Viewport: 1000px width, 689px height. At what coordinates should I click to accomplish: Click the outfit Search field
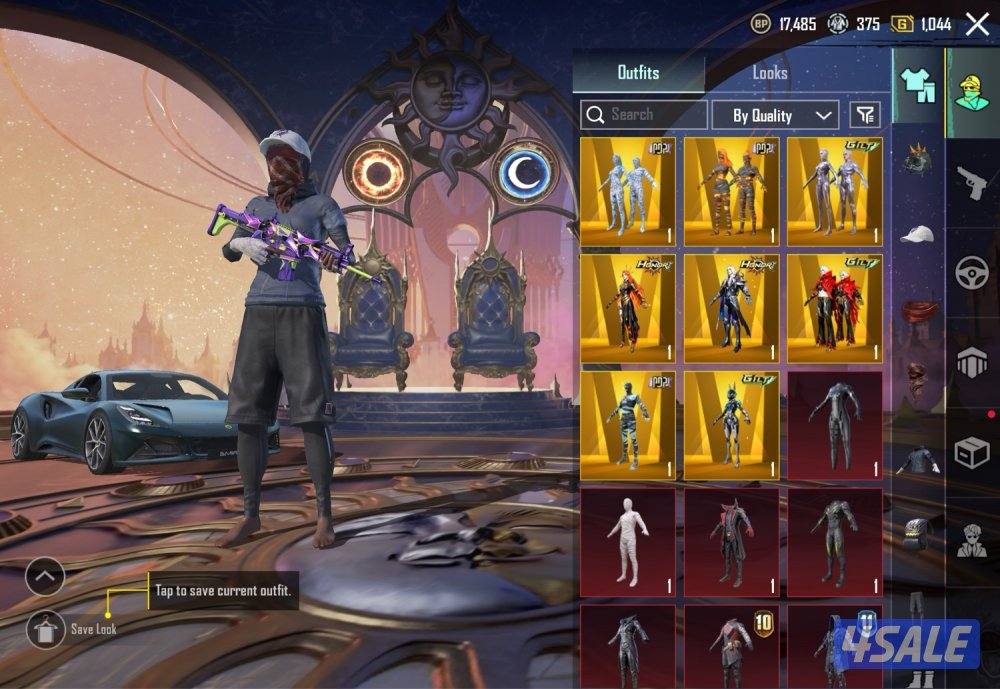(644, 115)
